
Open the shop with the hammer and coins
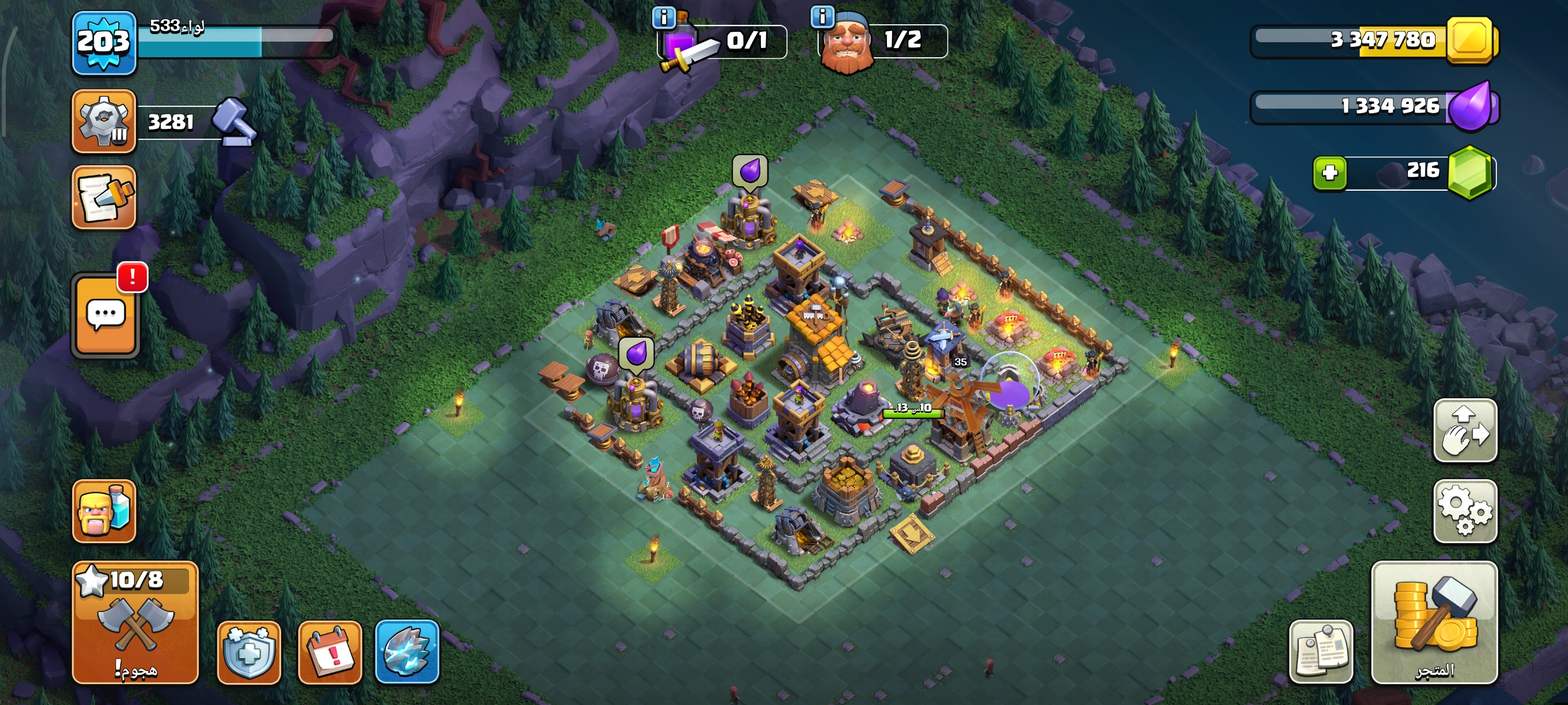[x=1434, y=623]
